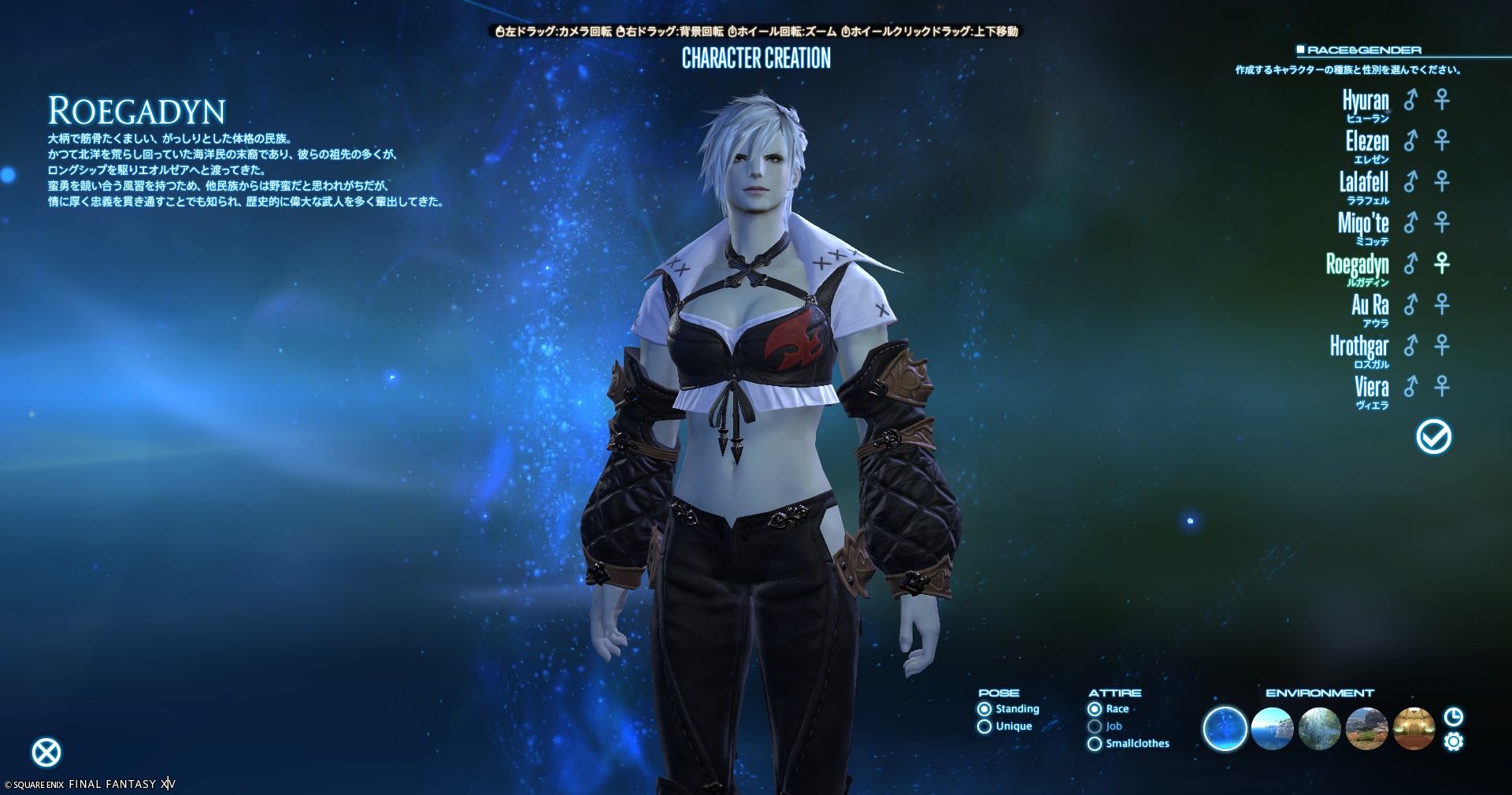
Task: Open the gear settings icon
Action: pyautogui.click(x=1454, y=741)
